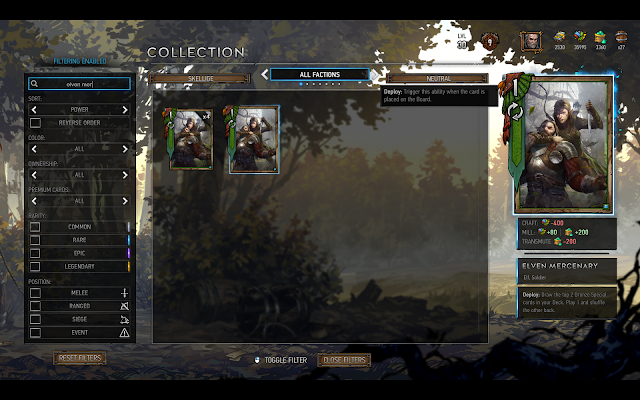This screenshot has height=400, width=640.
Task: Click the Reset Filters button
Action: (x=80, y=358)
